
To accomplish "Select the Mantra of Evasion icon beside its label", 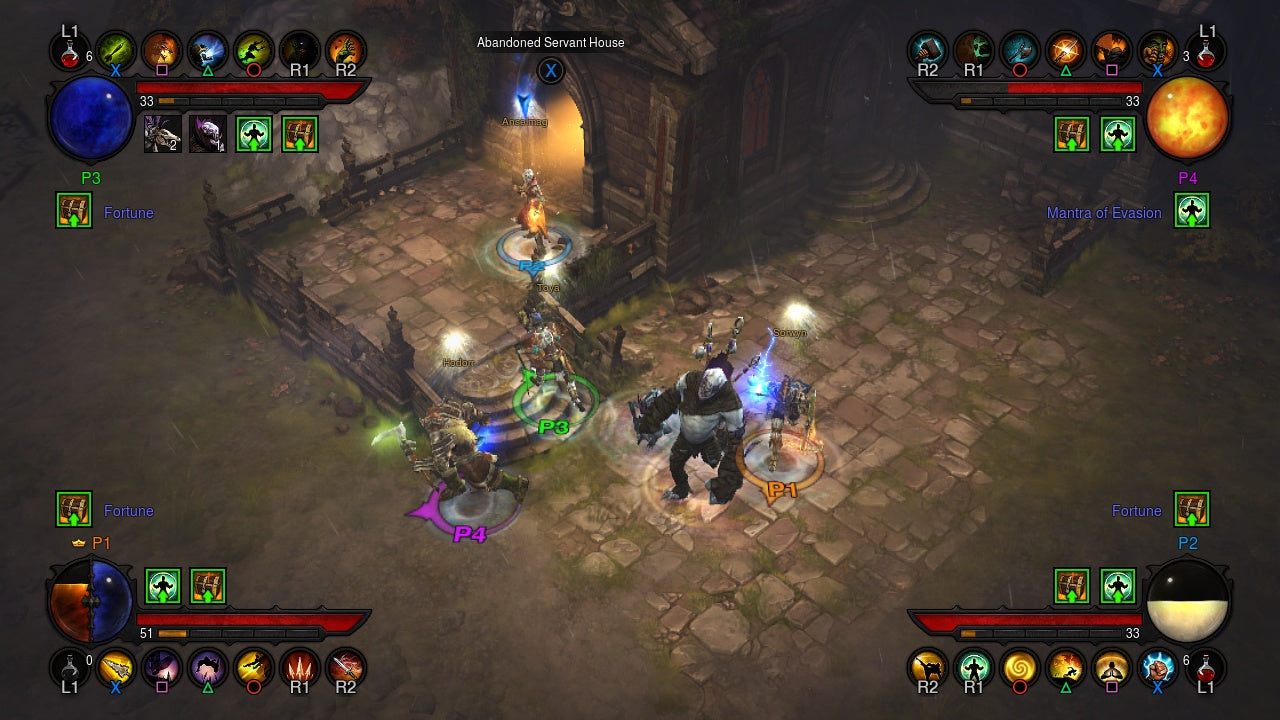I will [1192, 210].
